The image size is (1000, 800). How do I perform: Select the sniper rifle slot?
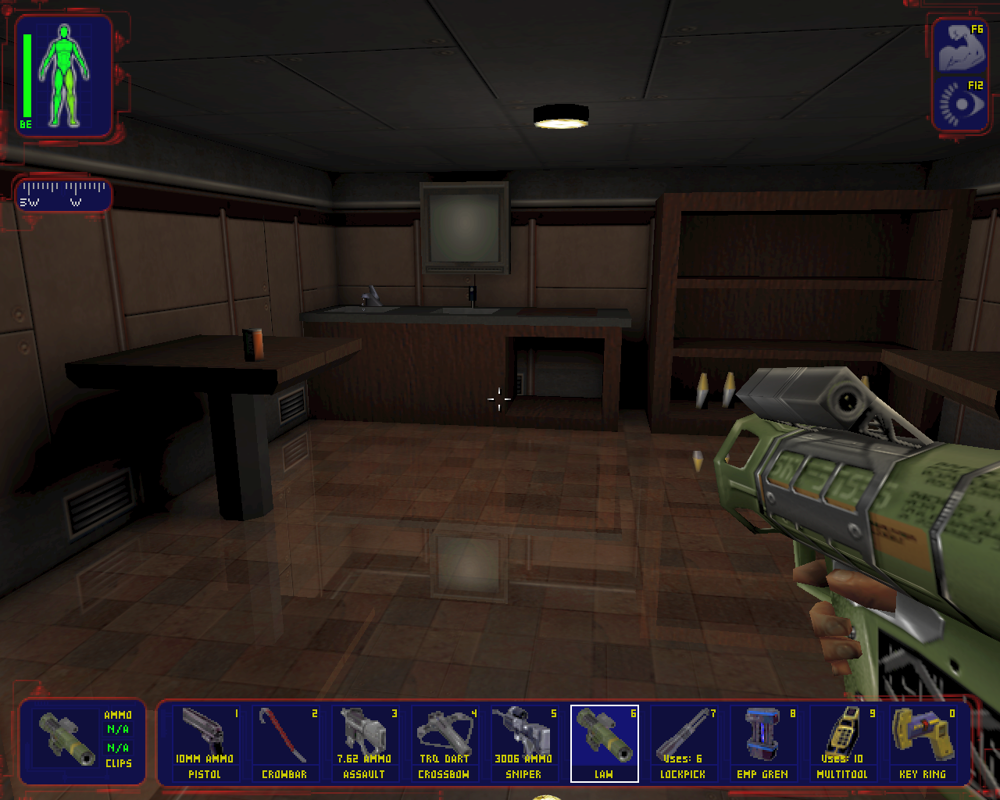[x=524, y=743]
